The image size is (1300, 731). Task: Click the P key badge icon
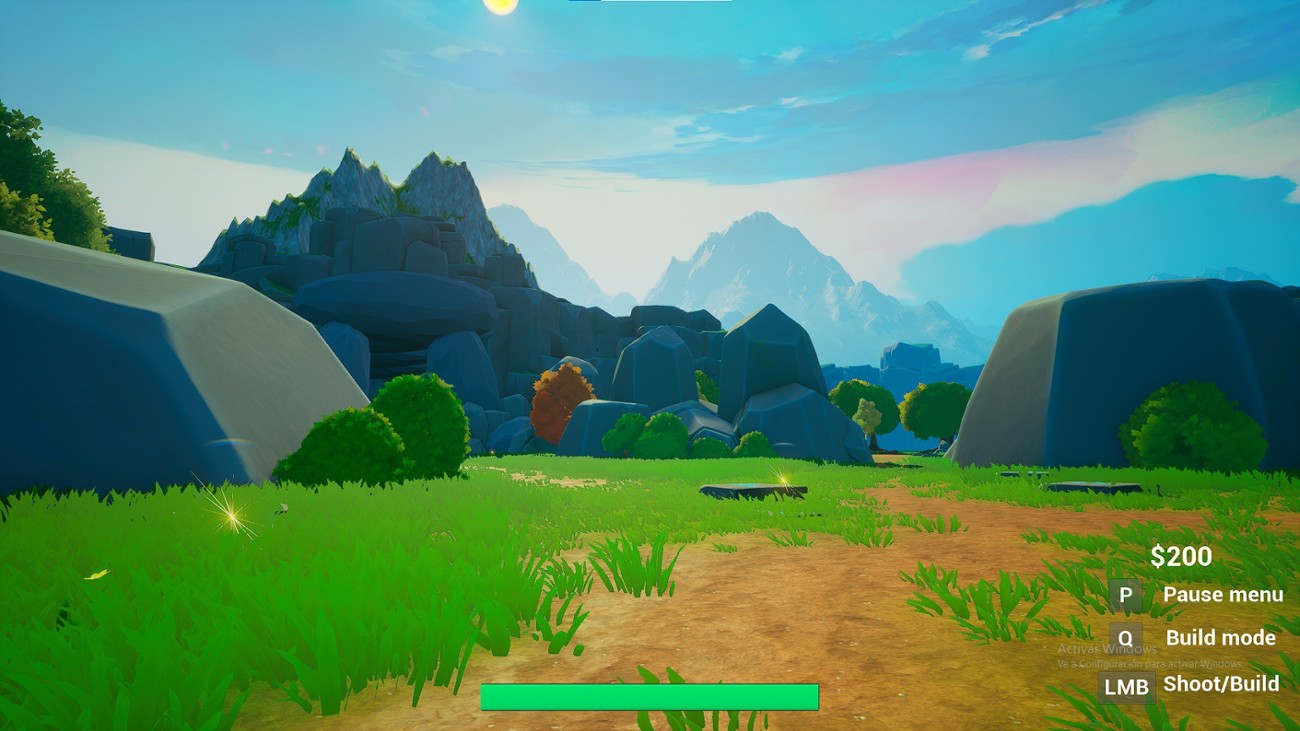1128,594
